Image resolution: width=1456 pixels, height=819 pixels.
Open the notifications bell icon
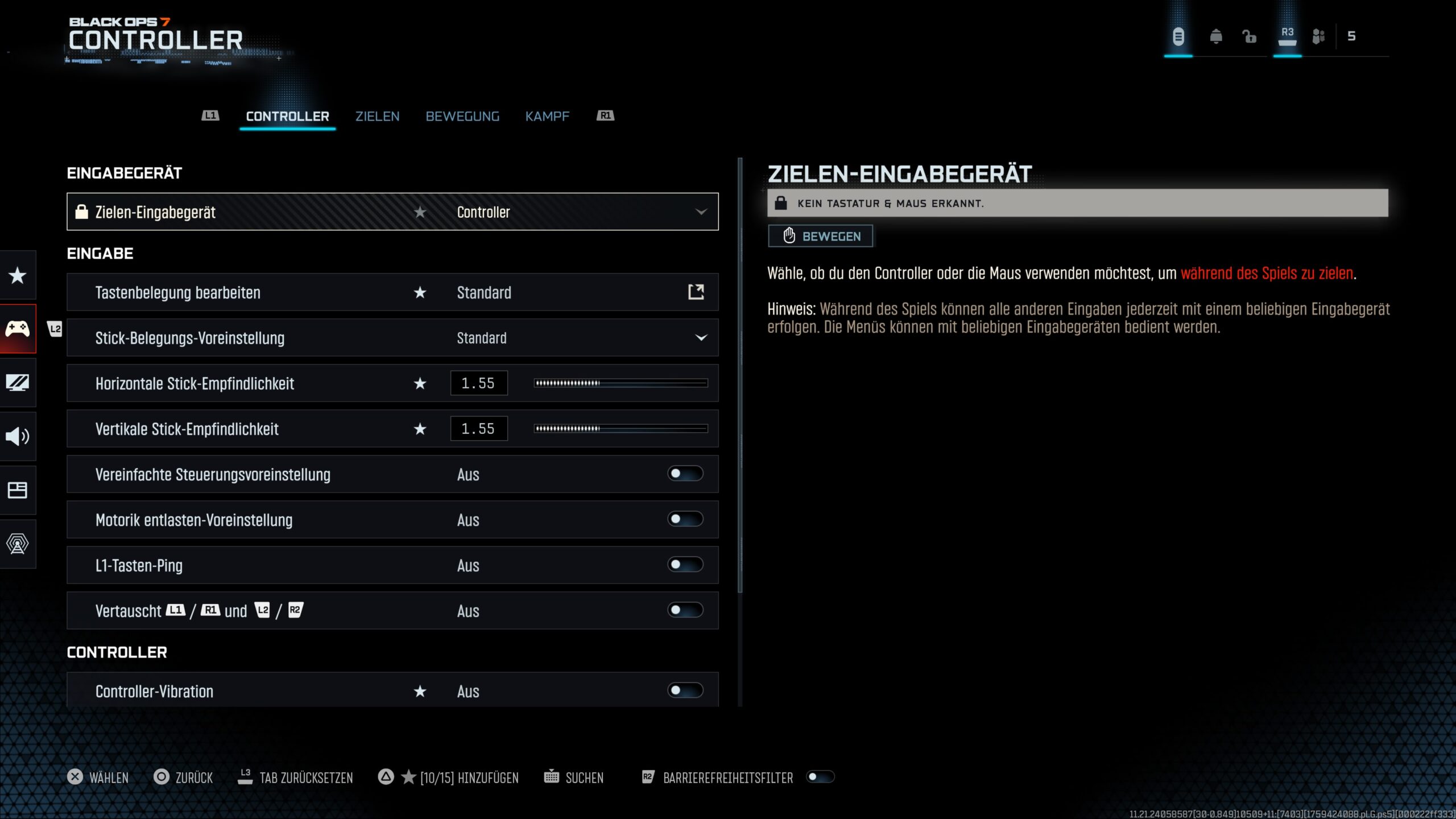pos(1216,37)
